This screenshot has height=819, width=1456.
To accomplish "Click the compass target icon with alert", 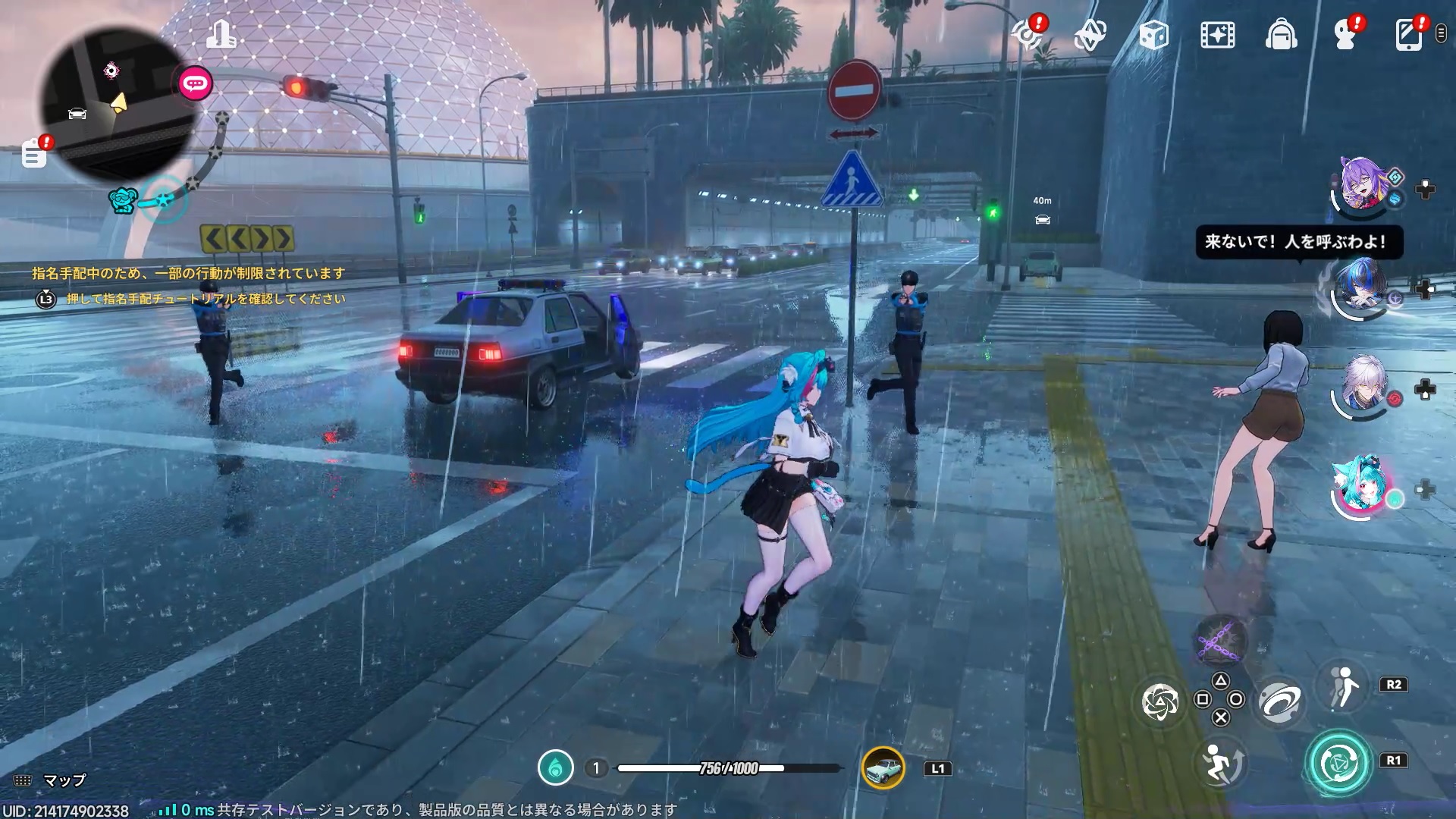I will click(x=1028, y=35).
